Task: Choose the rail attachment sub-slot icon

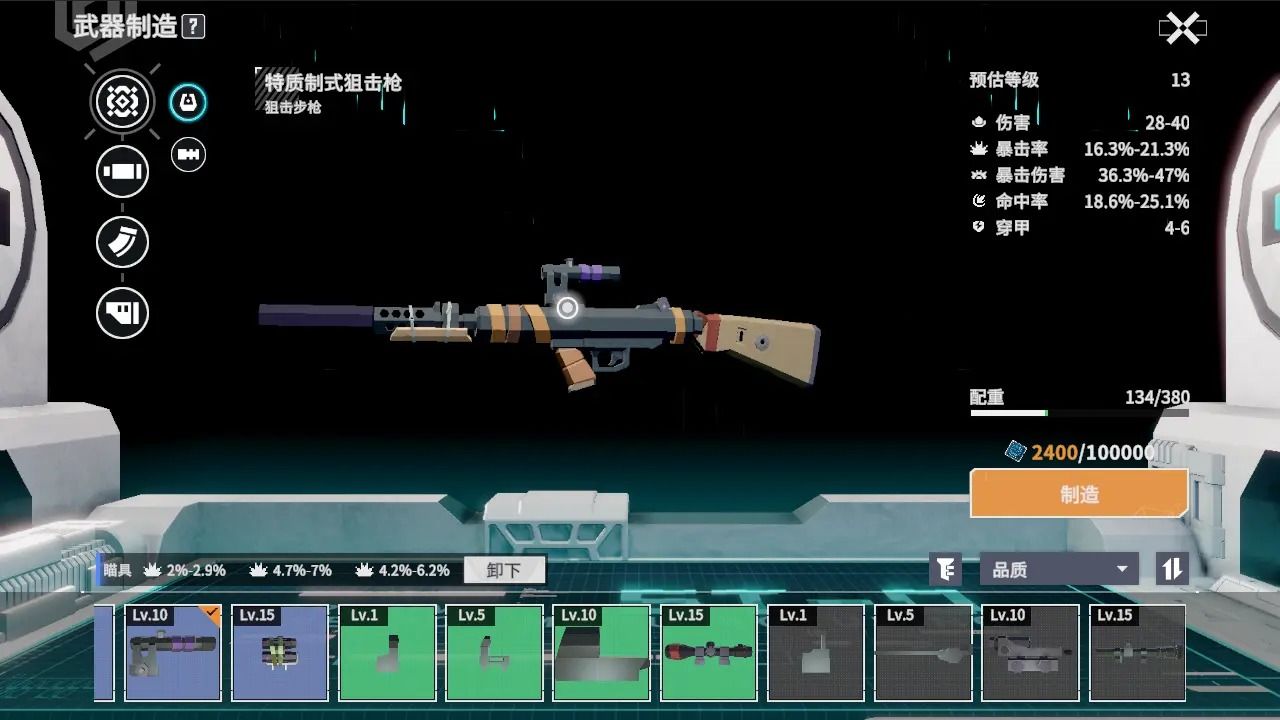Action: click(188, 154)
